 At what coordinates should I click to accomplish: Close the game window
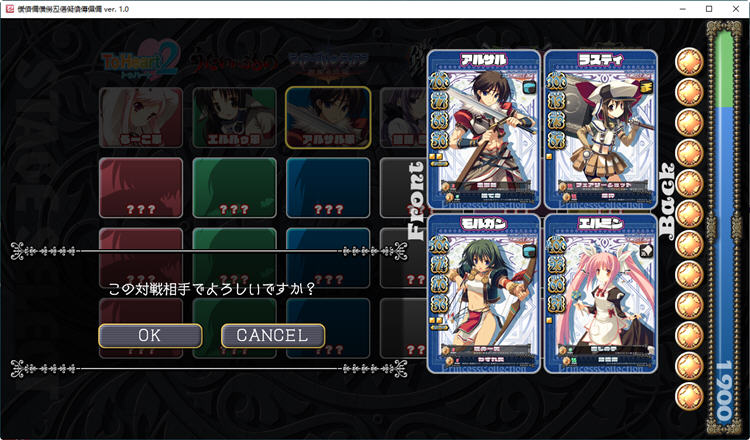(x=735, y=9)
